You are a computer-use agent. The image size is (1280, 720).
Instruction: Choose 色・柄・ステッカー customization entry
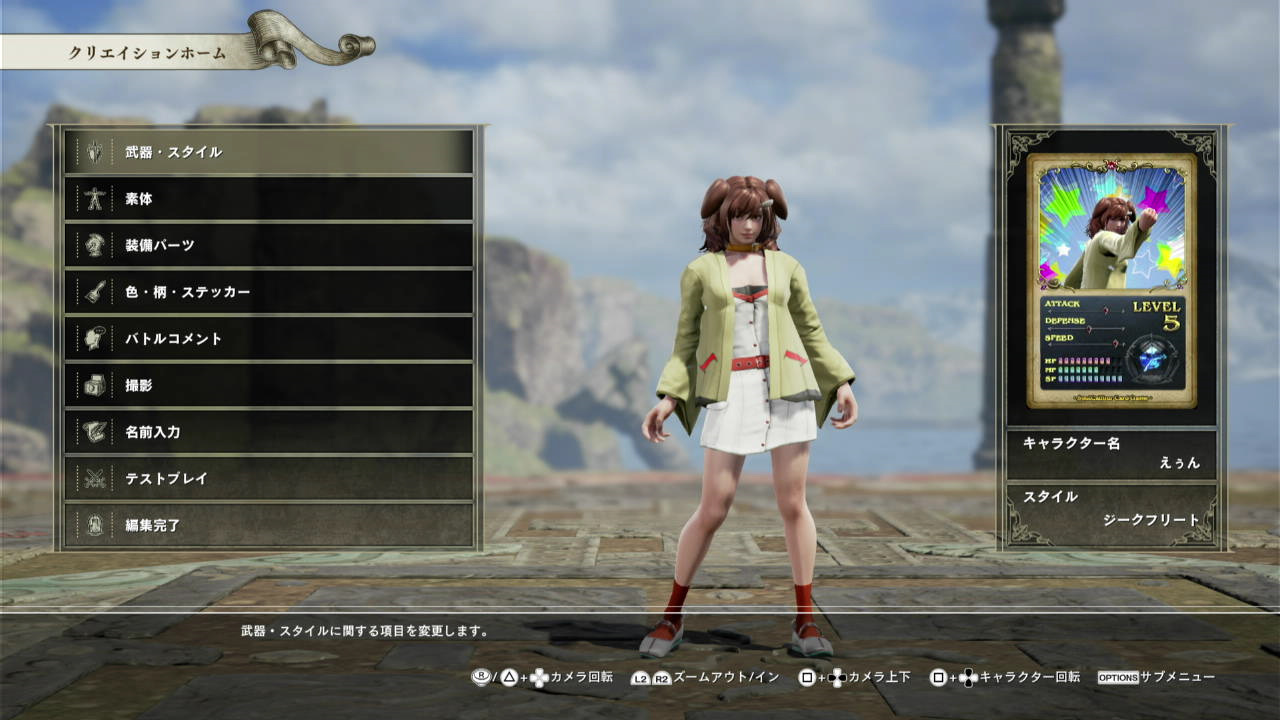pyautogui.click(x=268, y=292)
